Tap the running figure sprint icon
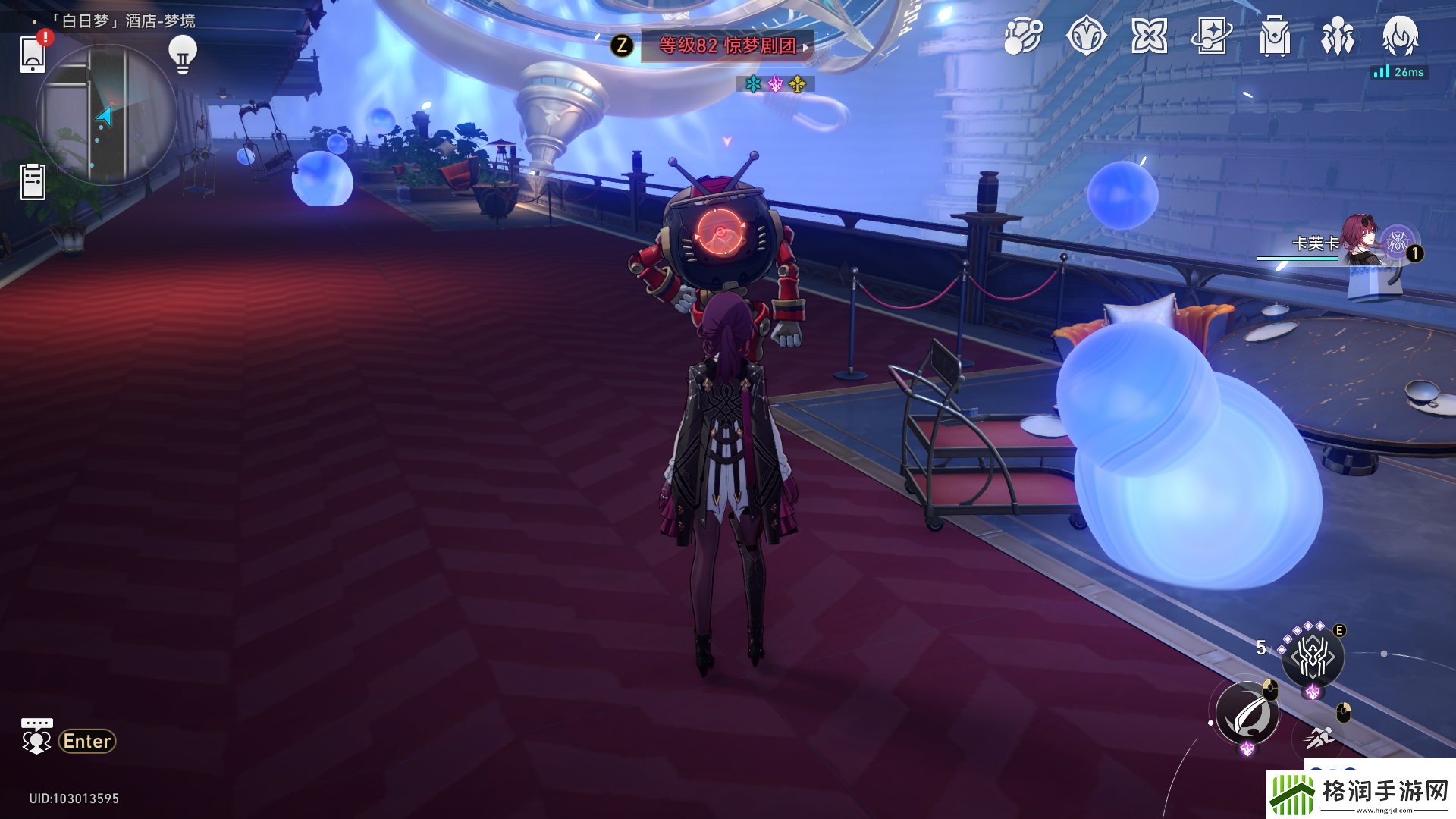 point(1320,737)
